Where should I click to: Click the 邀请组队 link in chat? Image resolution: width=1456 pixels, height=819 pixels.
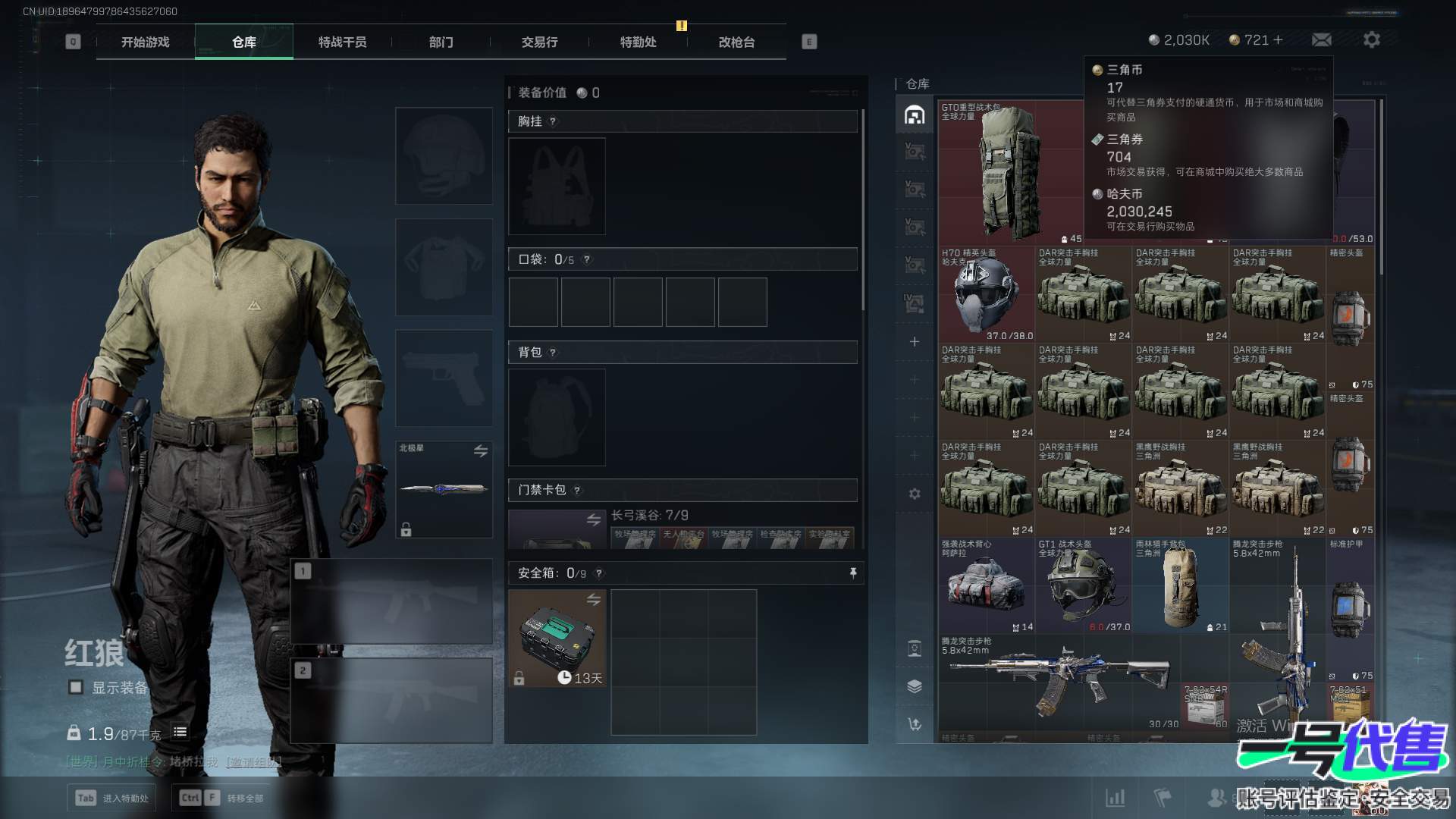click(253, 761)
